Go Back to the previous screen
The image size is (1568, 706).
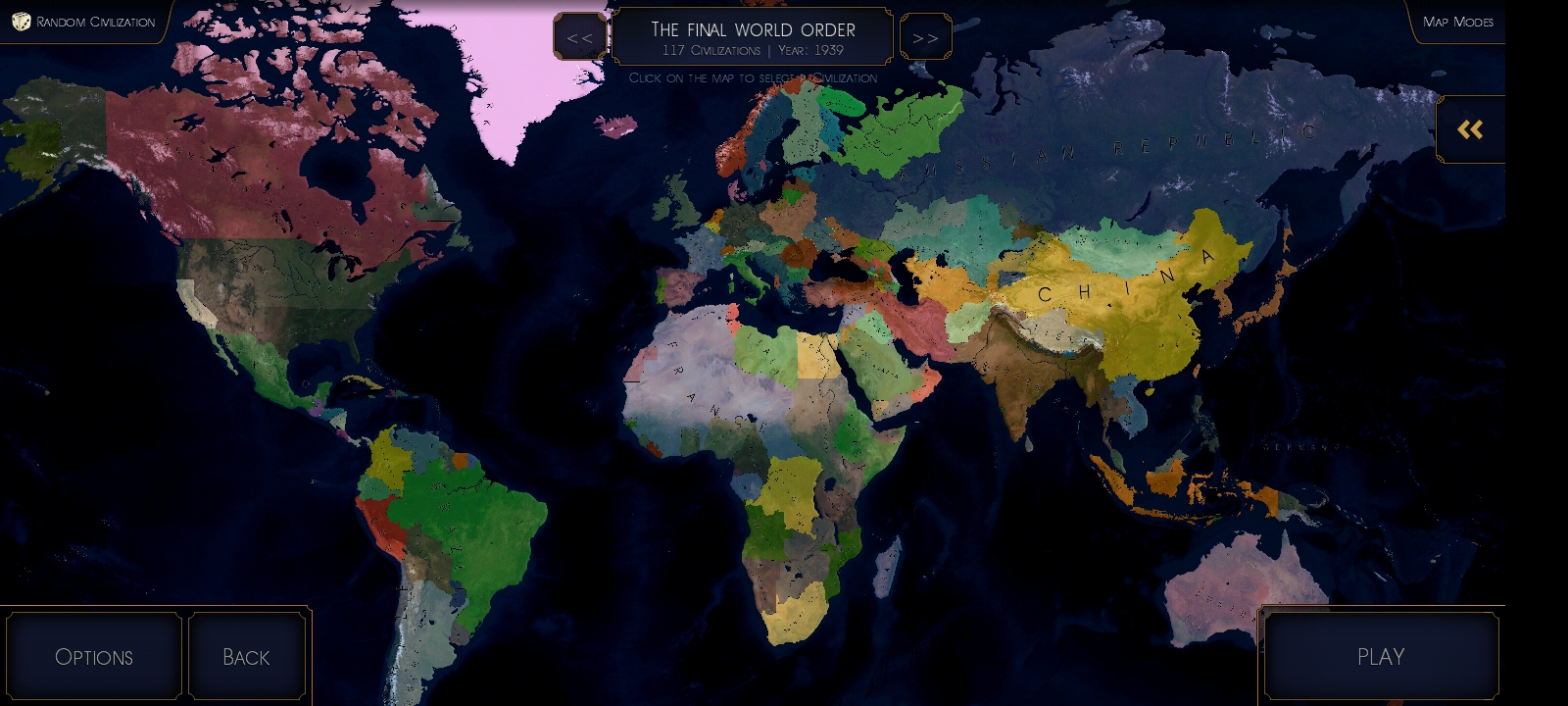(246, 657)
